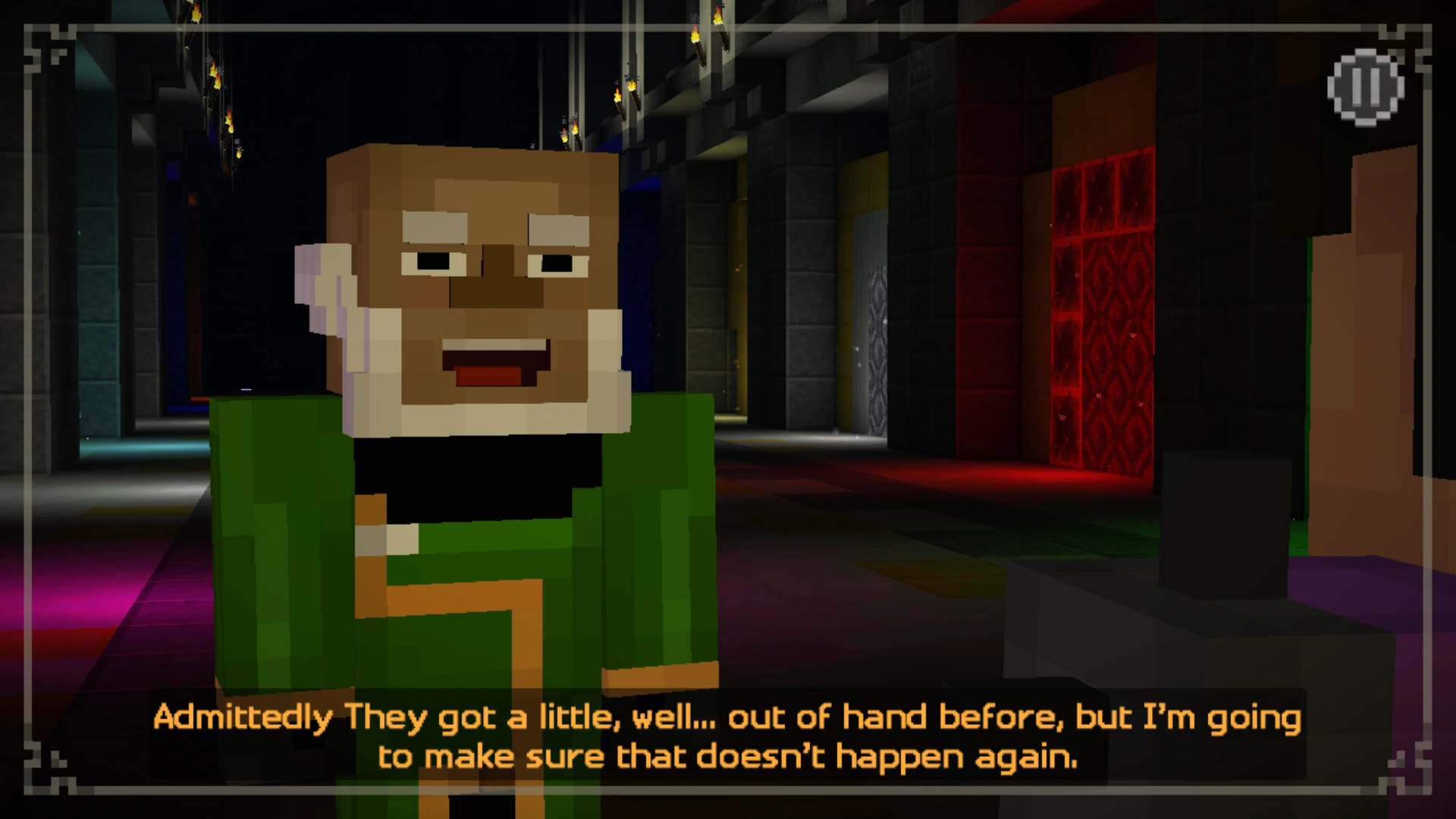Click the top-left decorative frame corner
Image resolution: width=1456 pixels, height=819 pixels.
[x=45, y=45]
